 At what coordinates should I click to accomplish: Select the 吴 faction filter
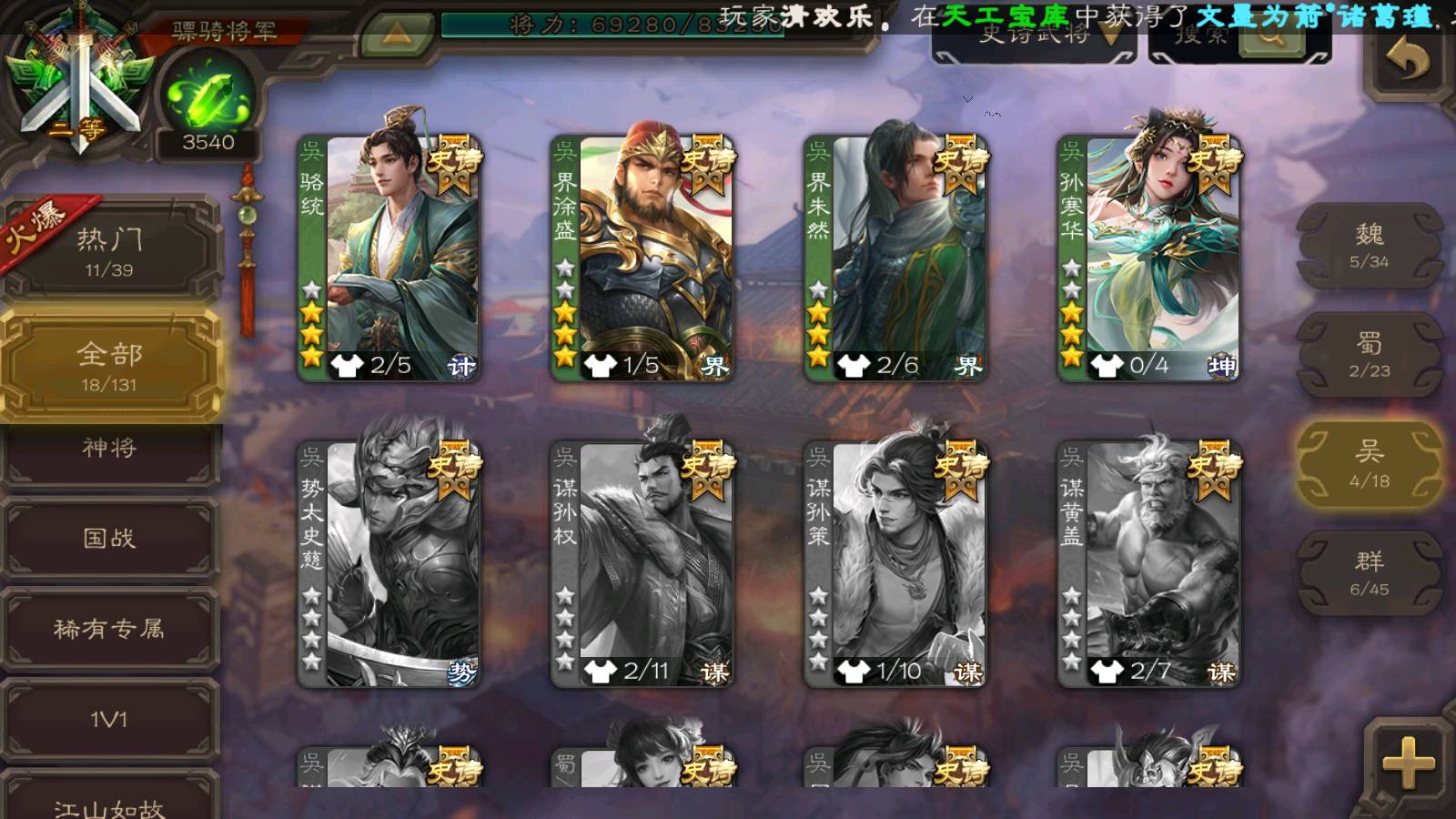coord(1369,464)
